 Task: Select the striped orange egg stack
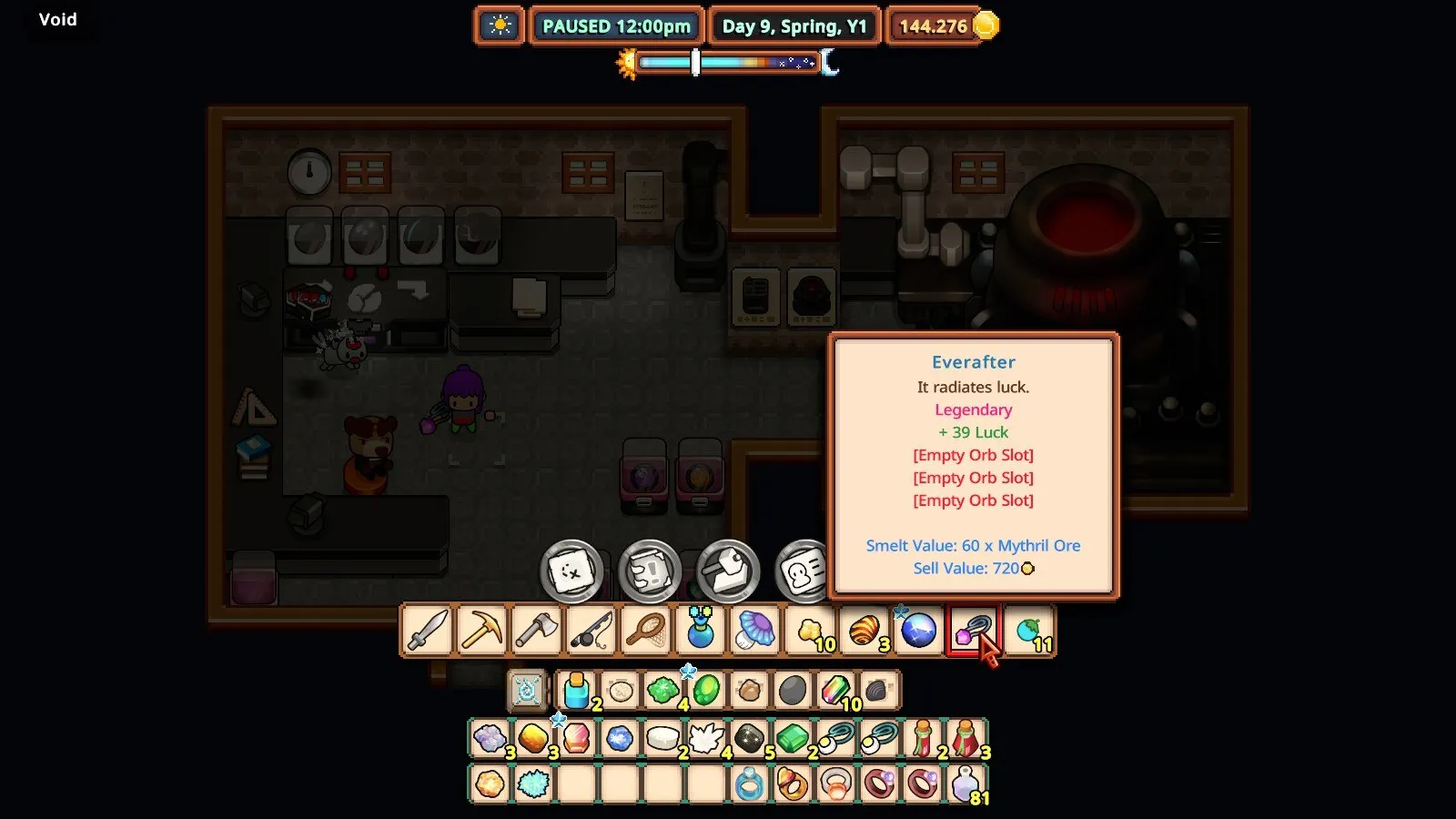864,630
